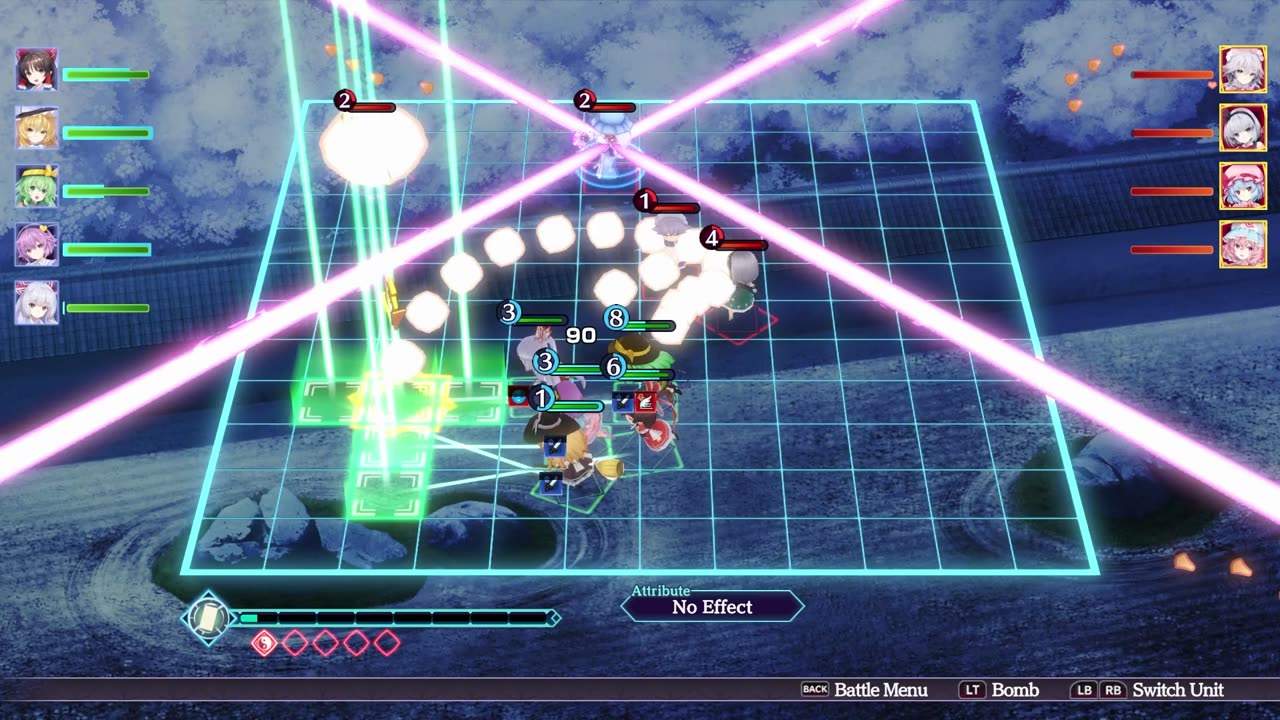Open the Battle Menu

[x=865, y=690]
